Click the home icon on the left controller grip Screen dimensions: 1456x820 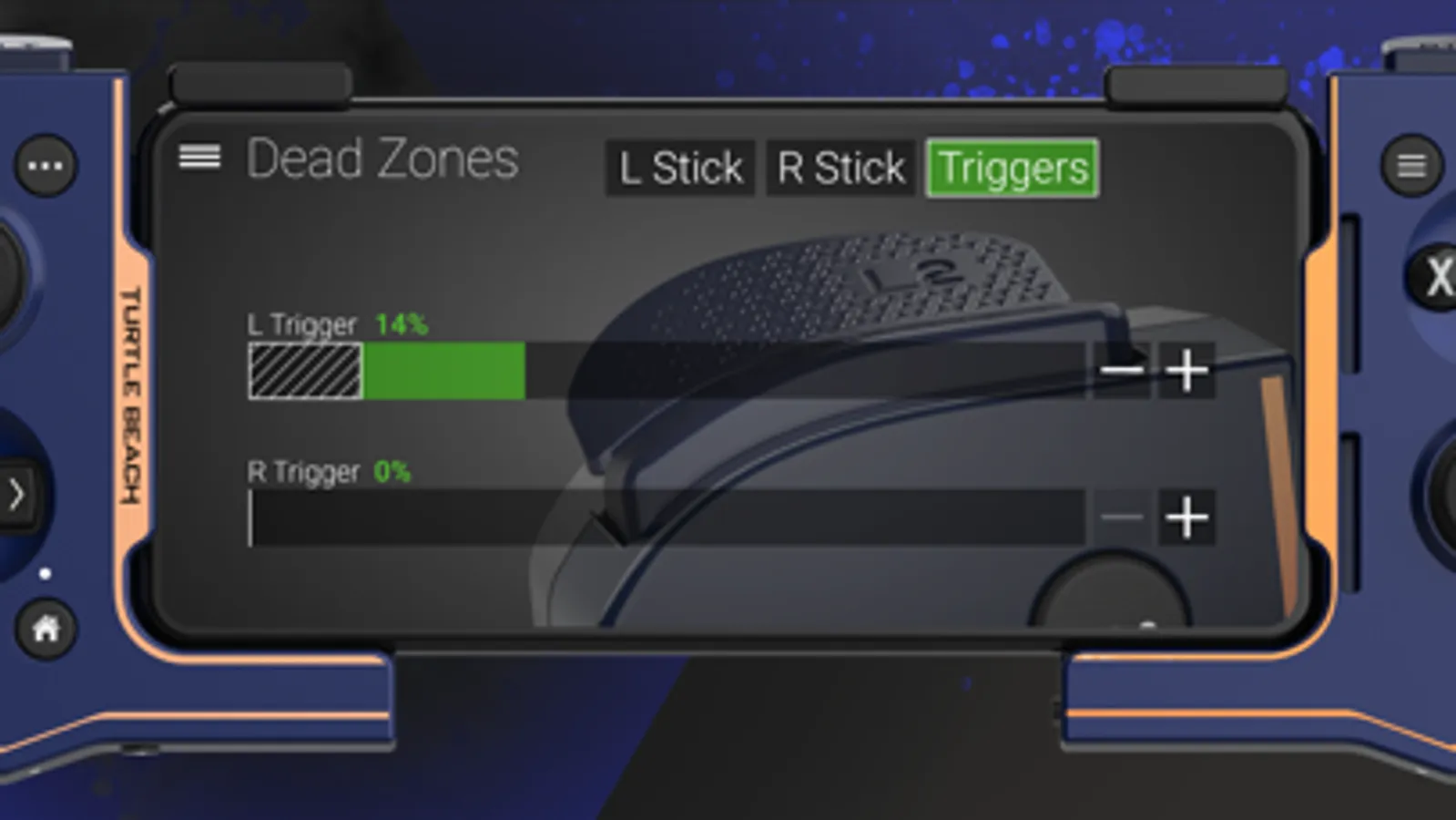coord(44,626)
